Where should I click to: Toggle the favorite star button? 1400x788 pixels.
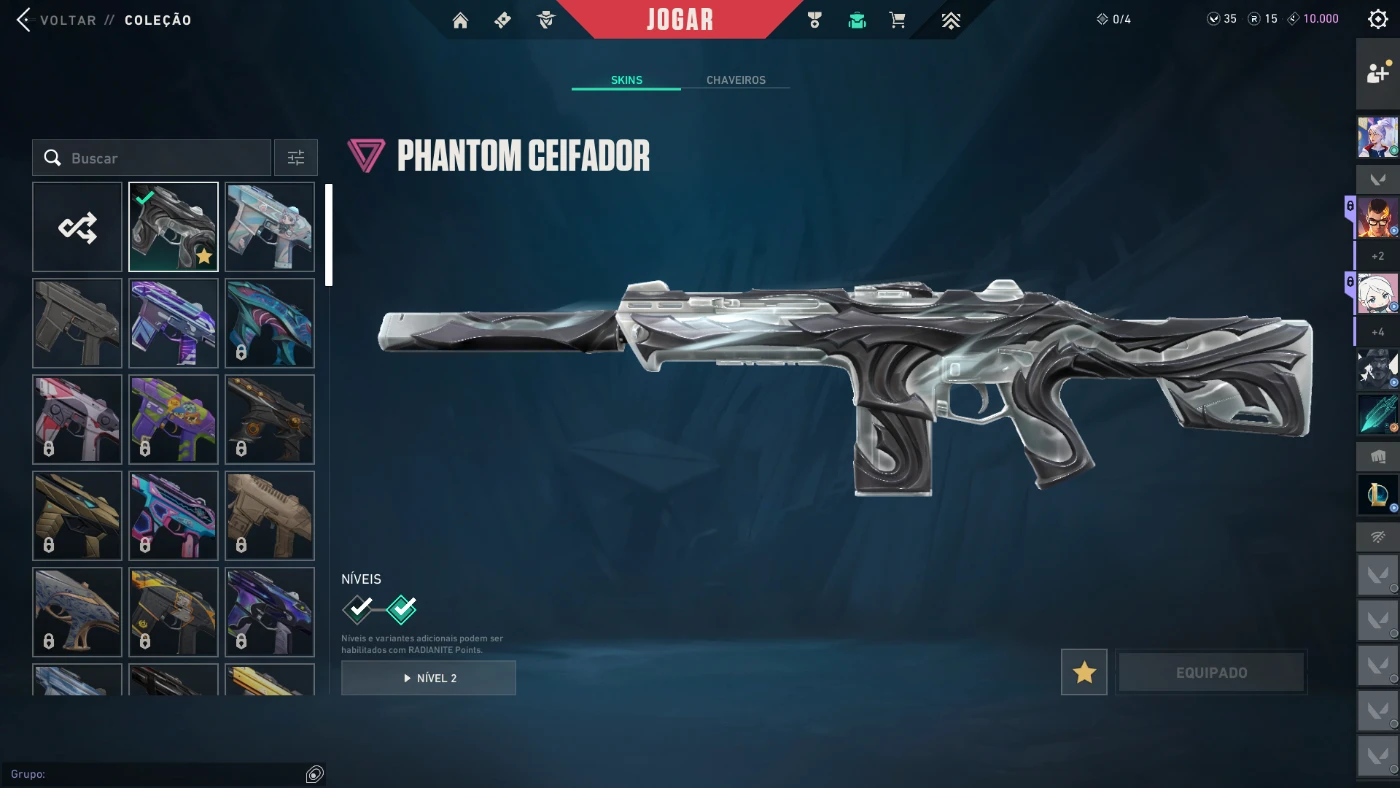pyautogui.click(x=1084, y=673)
